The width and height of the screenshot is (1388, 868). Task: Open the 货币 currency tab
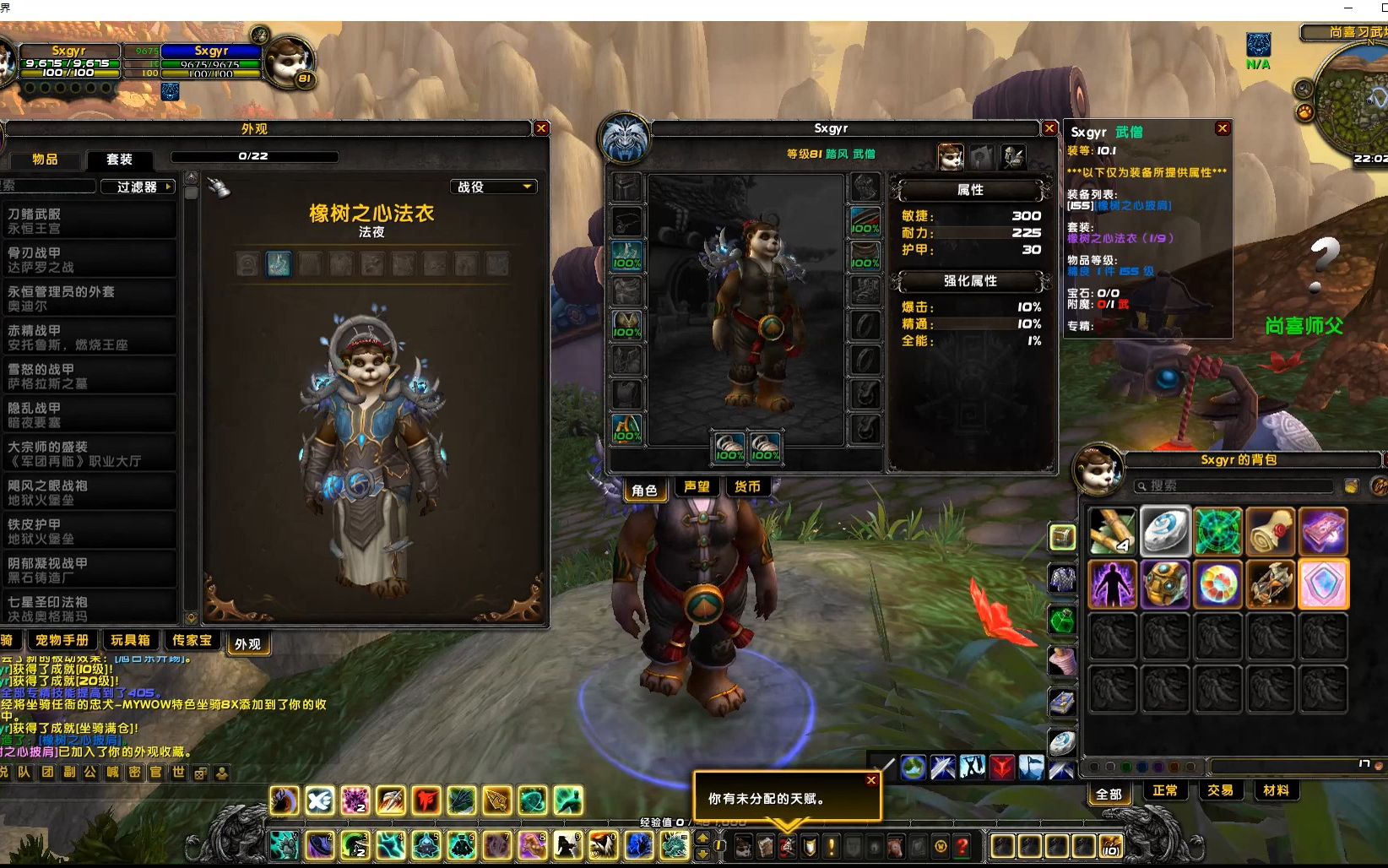tap(747, 487)
